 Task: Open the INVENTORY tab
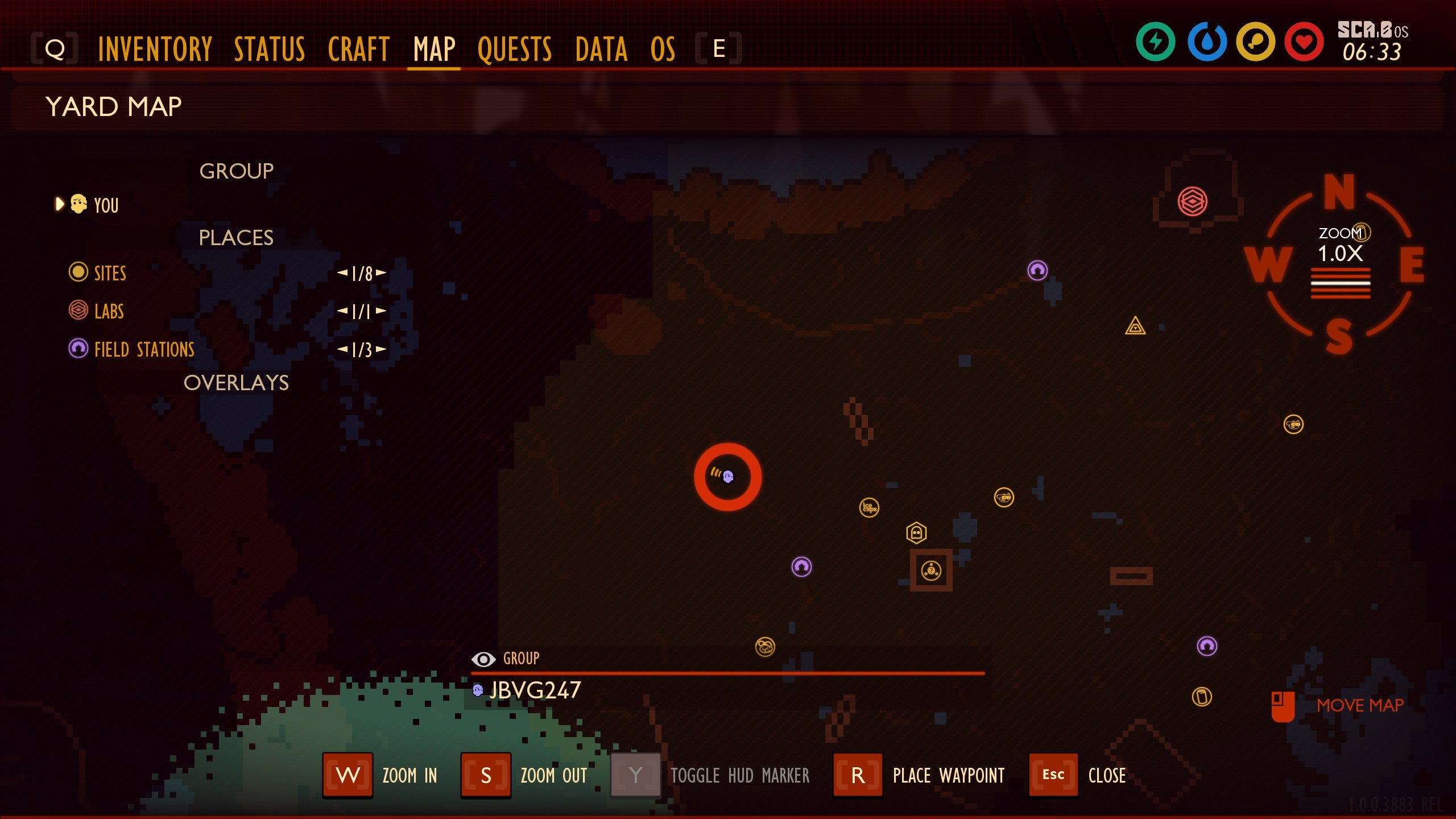[x=155, y=48]
